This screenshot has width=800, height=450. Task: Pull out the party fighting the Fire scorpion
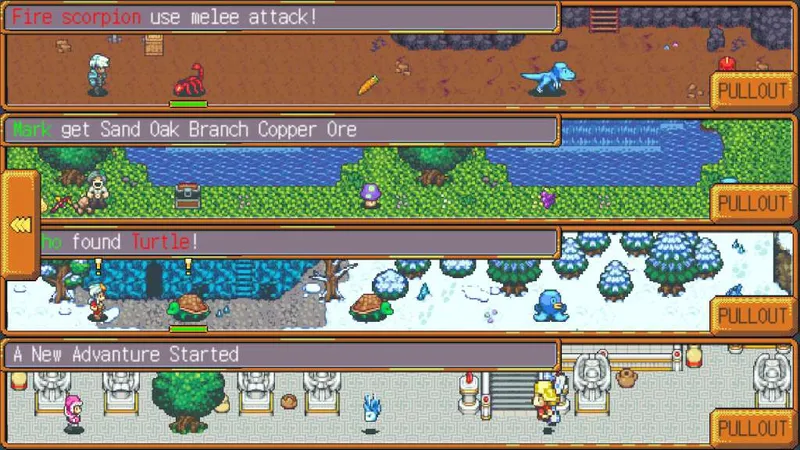[x=754, y=90]
